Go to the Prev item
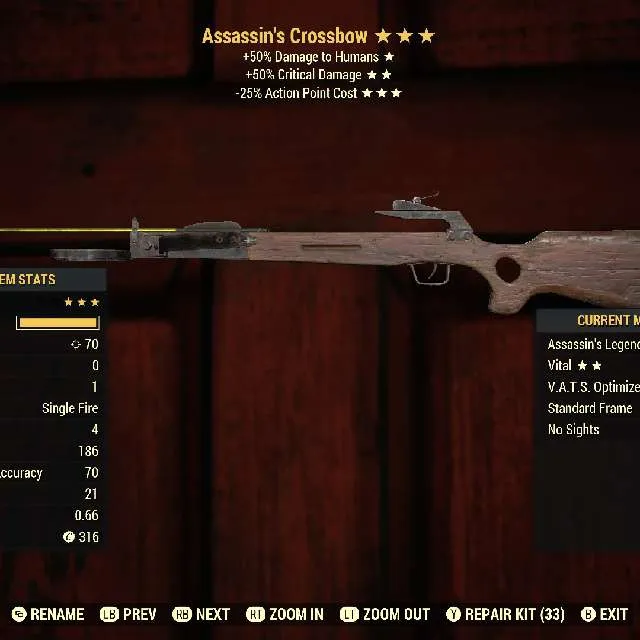The height and width of the screenshot is (640, 640). (x=126, y=614)
